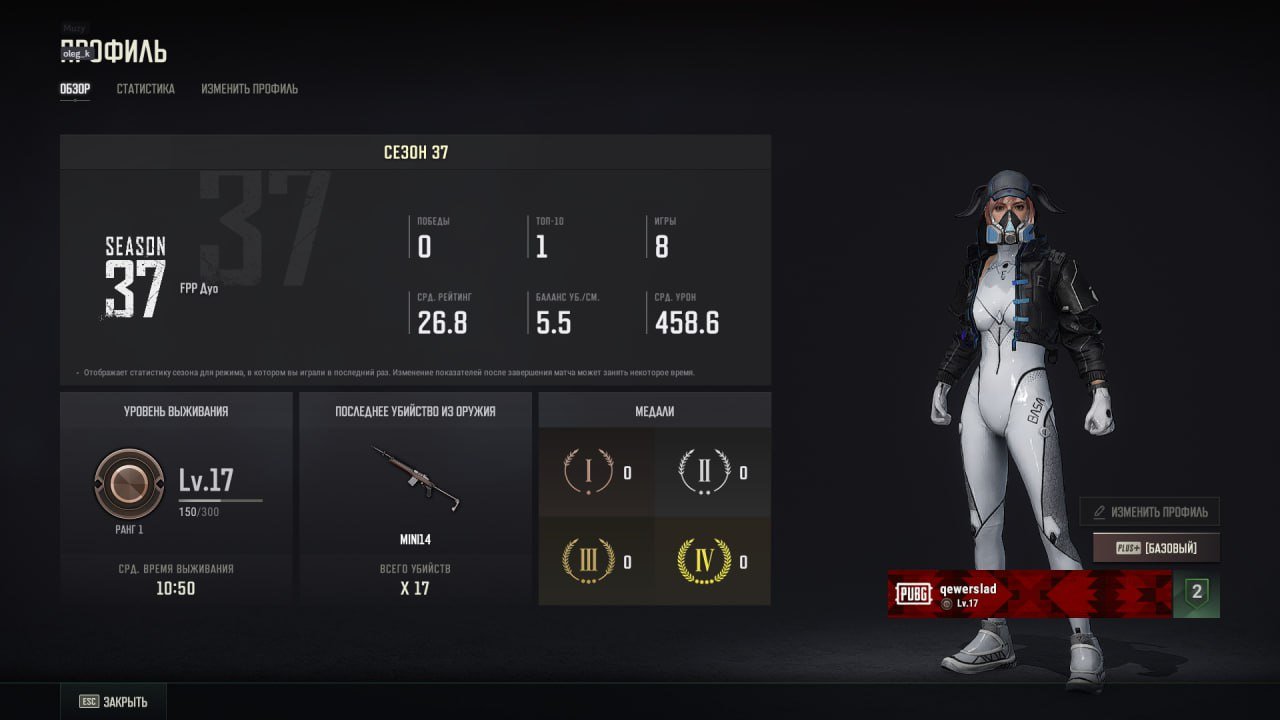
Task: Switch to the Обзор tab
Action: point(75,89)
